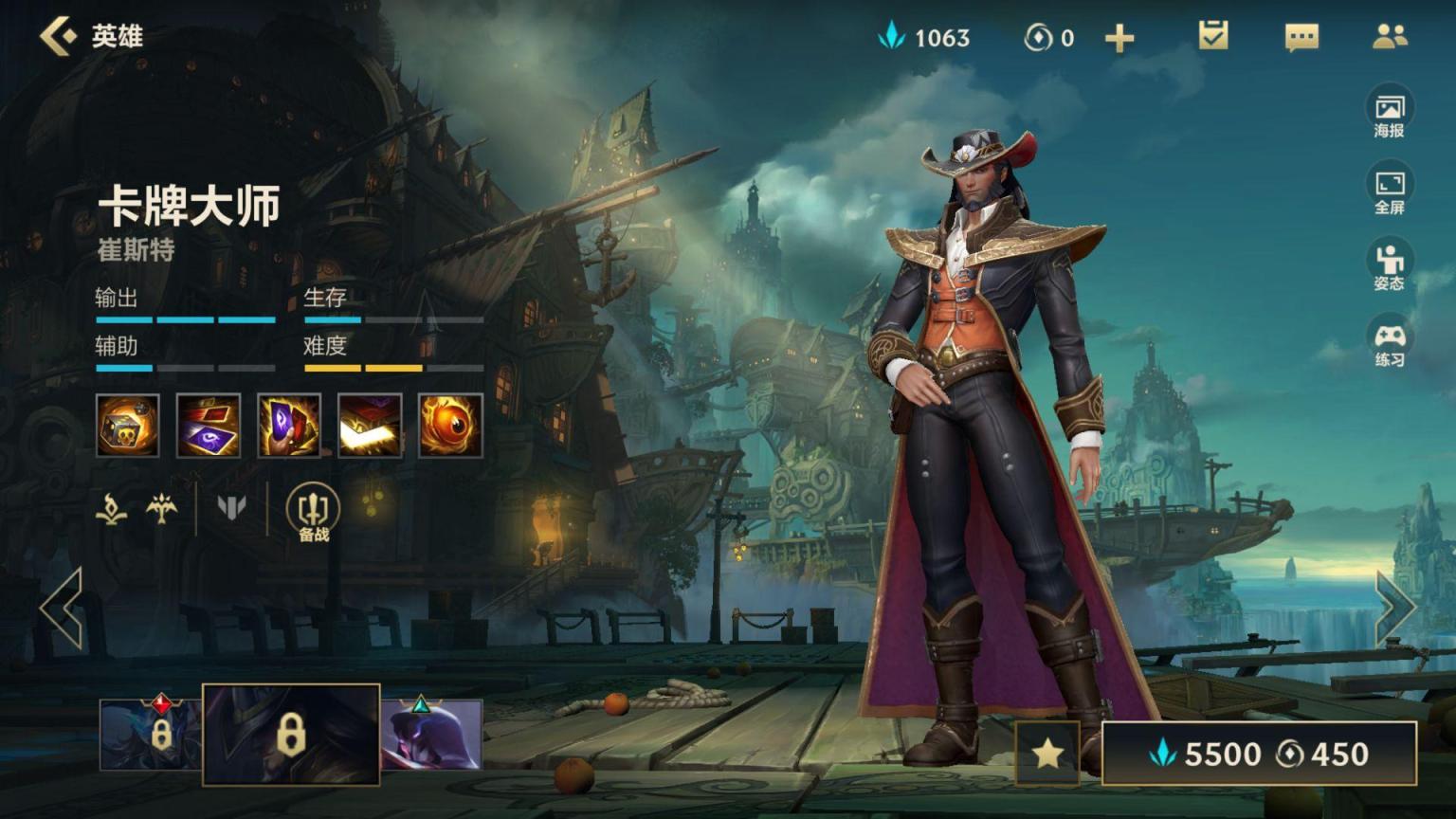This screenshot has height=819, width=1456.
Task: Select the Stacked Deck ability icon
Action: coord(370,426)
